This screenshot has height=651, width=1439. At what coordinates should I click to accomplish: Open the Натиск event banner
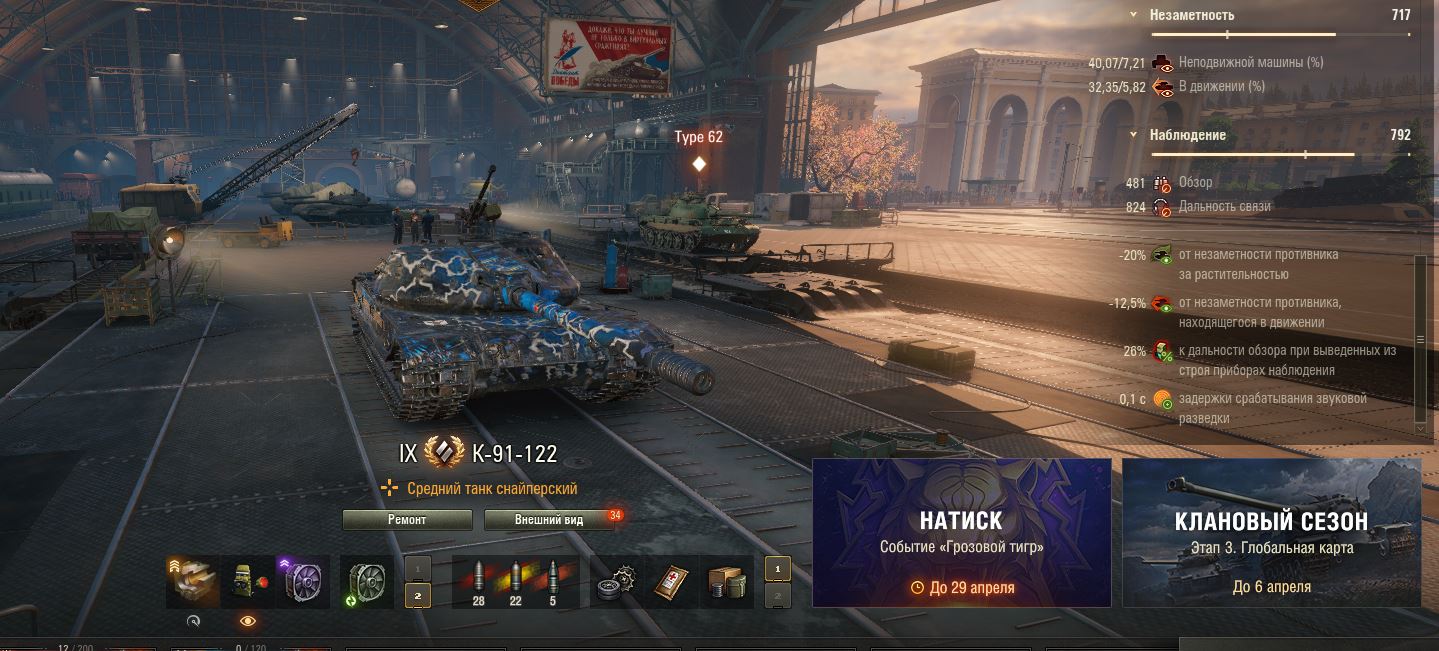(x=961, y=532)
